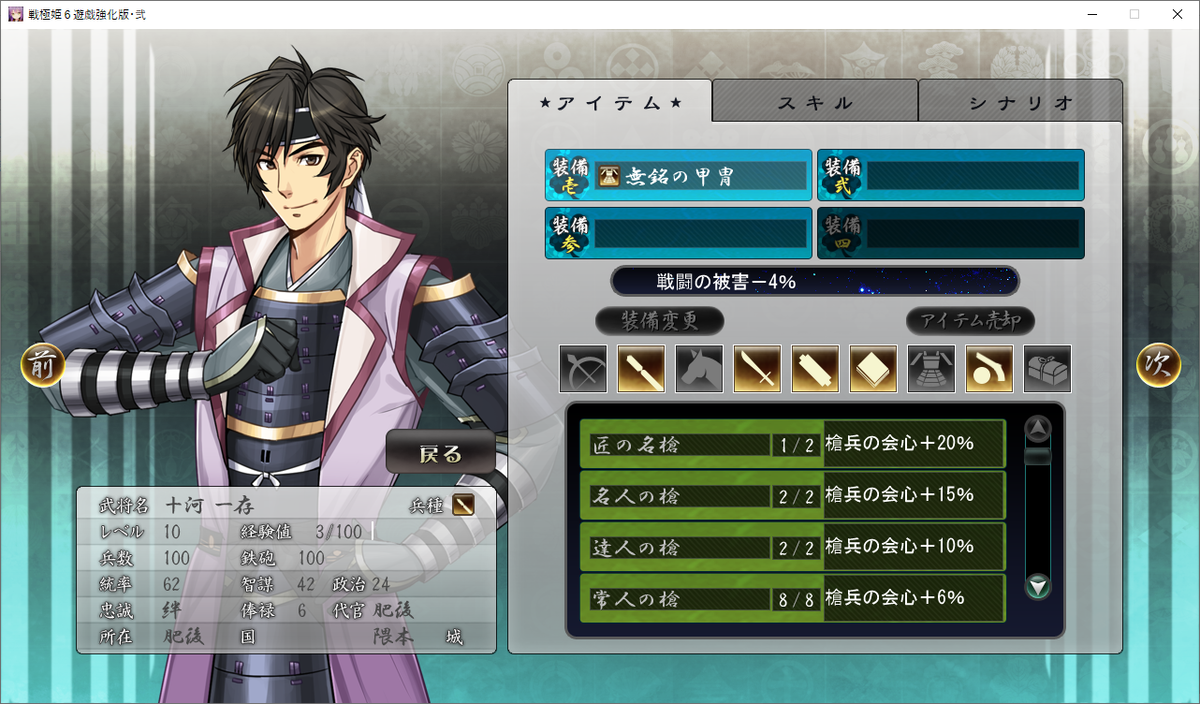Open the シナリオ tab
The image size is (1200, 704).
click(1020, 102)
